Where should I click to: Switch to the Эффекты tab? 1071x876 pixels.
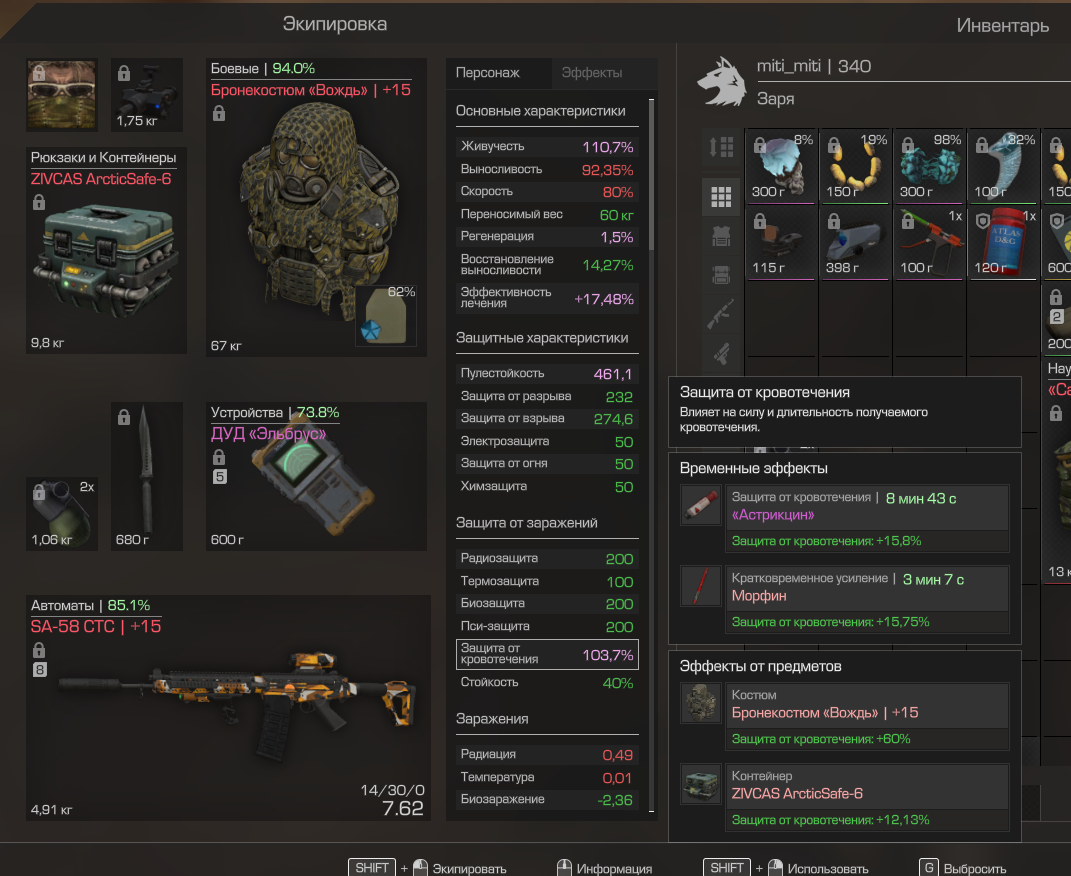point(592,73)
